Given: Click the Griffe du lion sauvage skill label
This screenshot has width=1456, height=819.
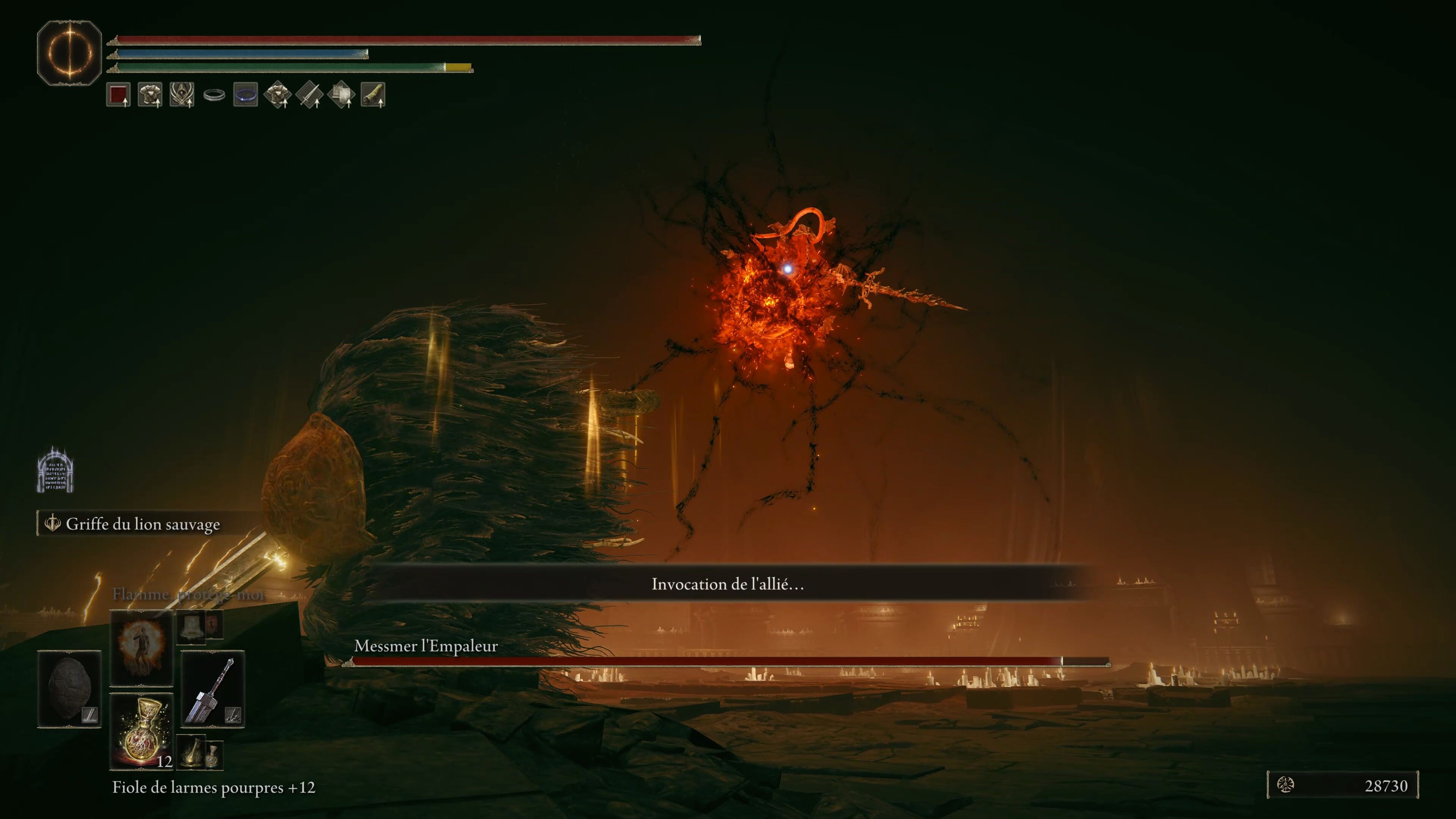Looking at the screenshot, I should (x=143, y=524).
